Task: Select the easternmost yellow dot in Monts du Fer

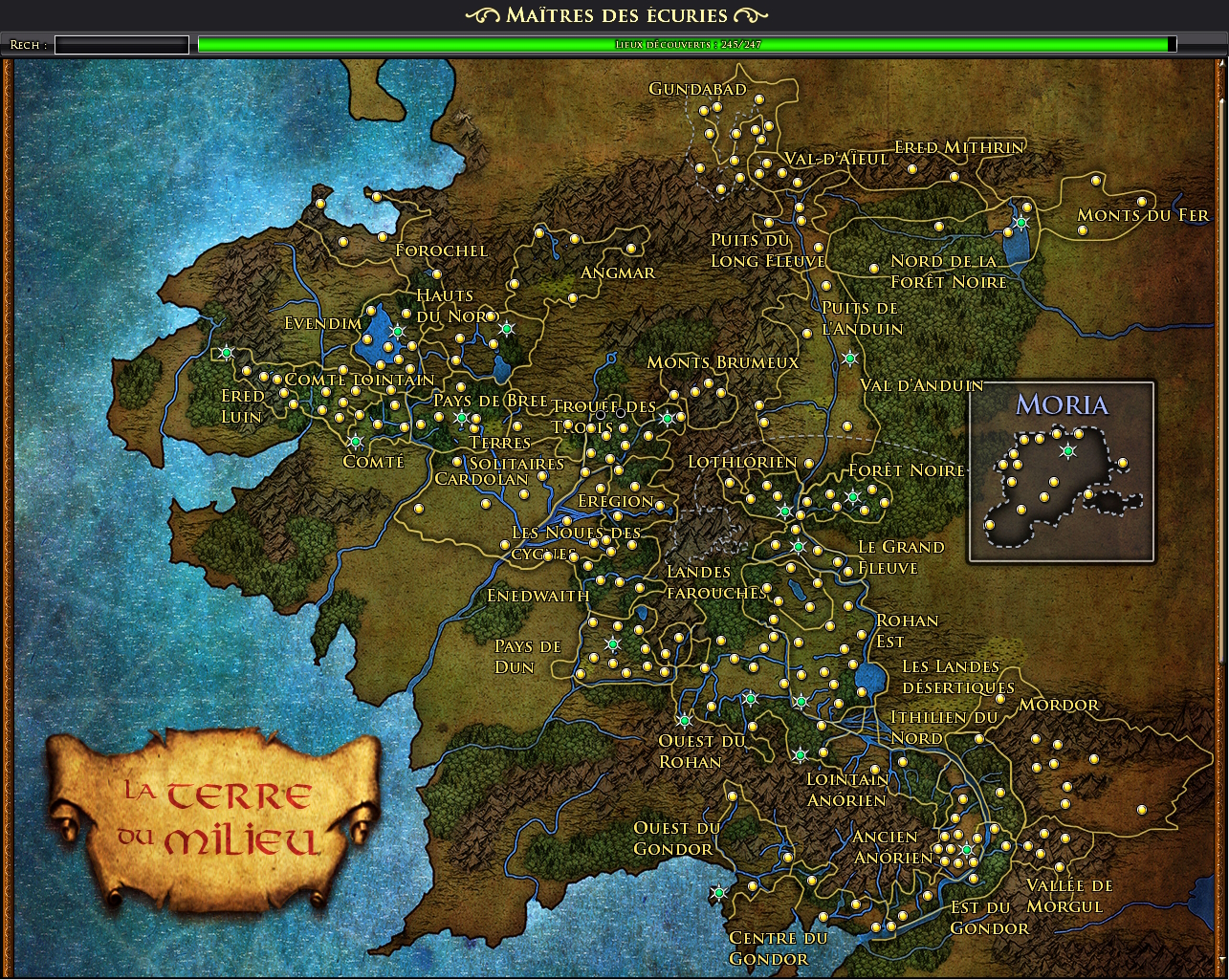Action: click(x=1142, y=202)
